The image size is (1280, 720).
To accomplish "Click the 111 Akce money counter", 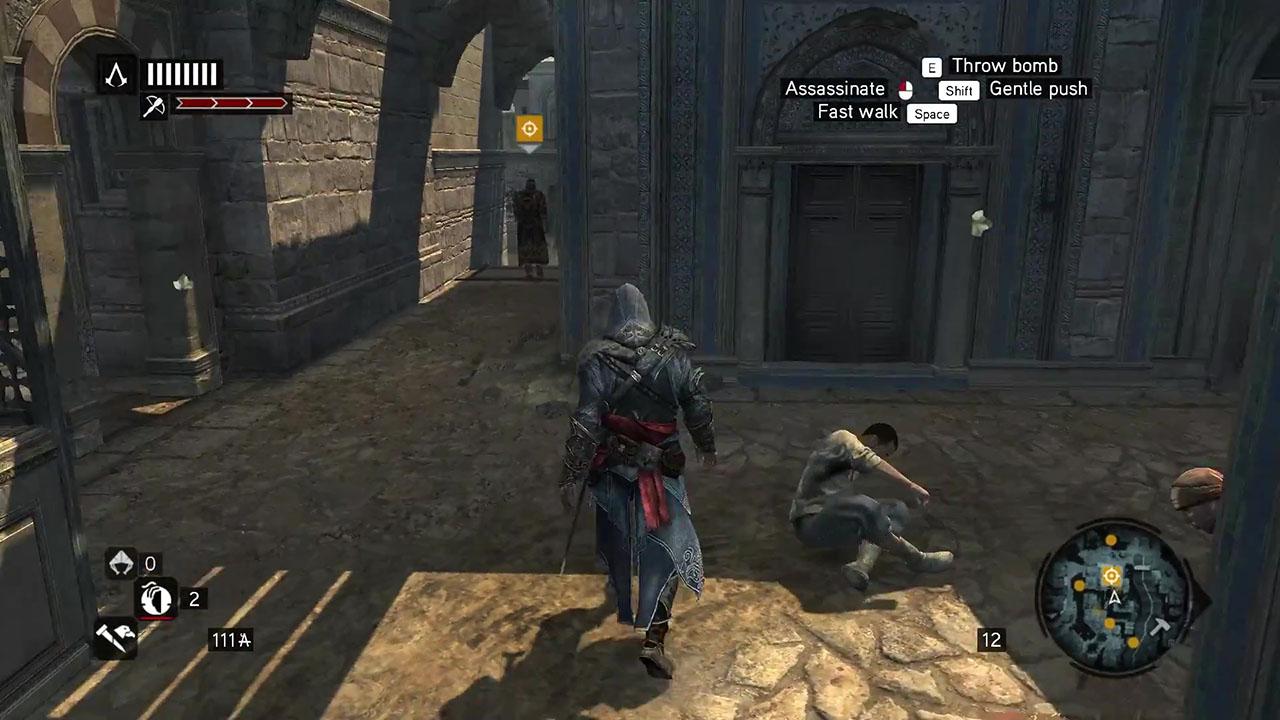I will [230, 640].
